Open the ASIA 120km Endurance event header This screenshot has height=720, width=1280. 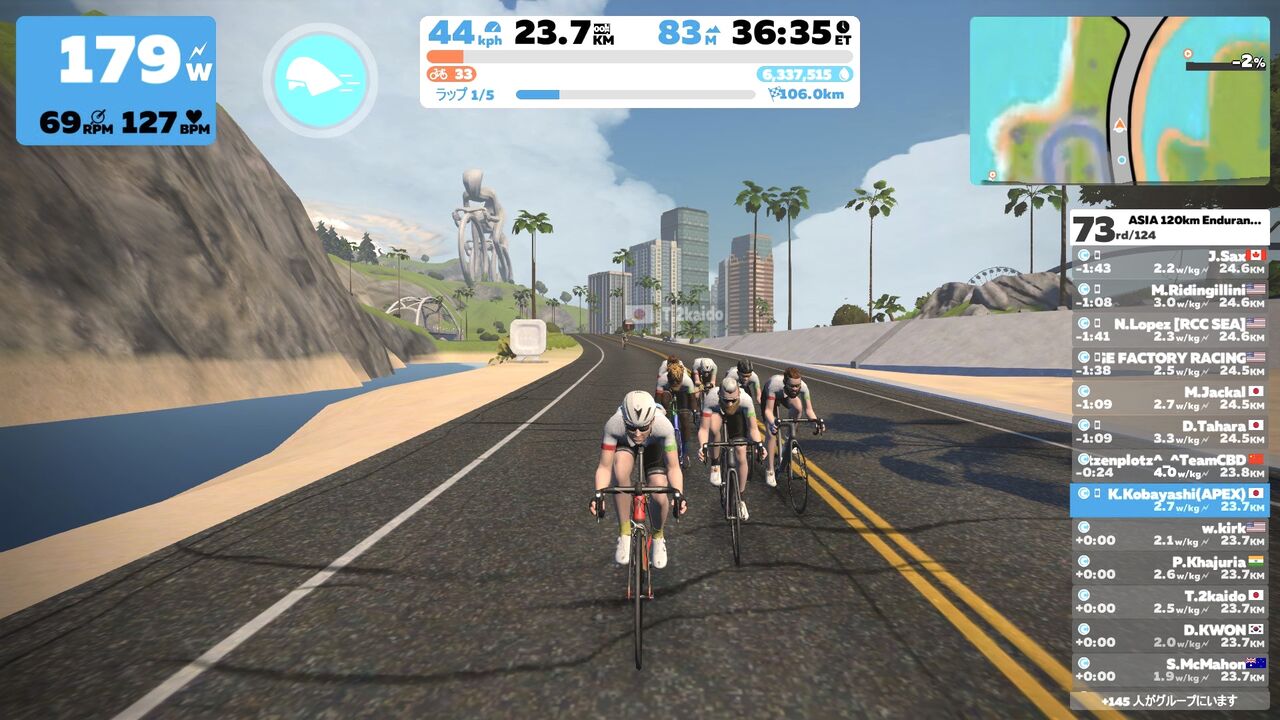tap(1169, 228)
